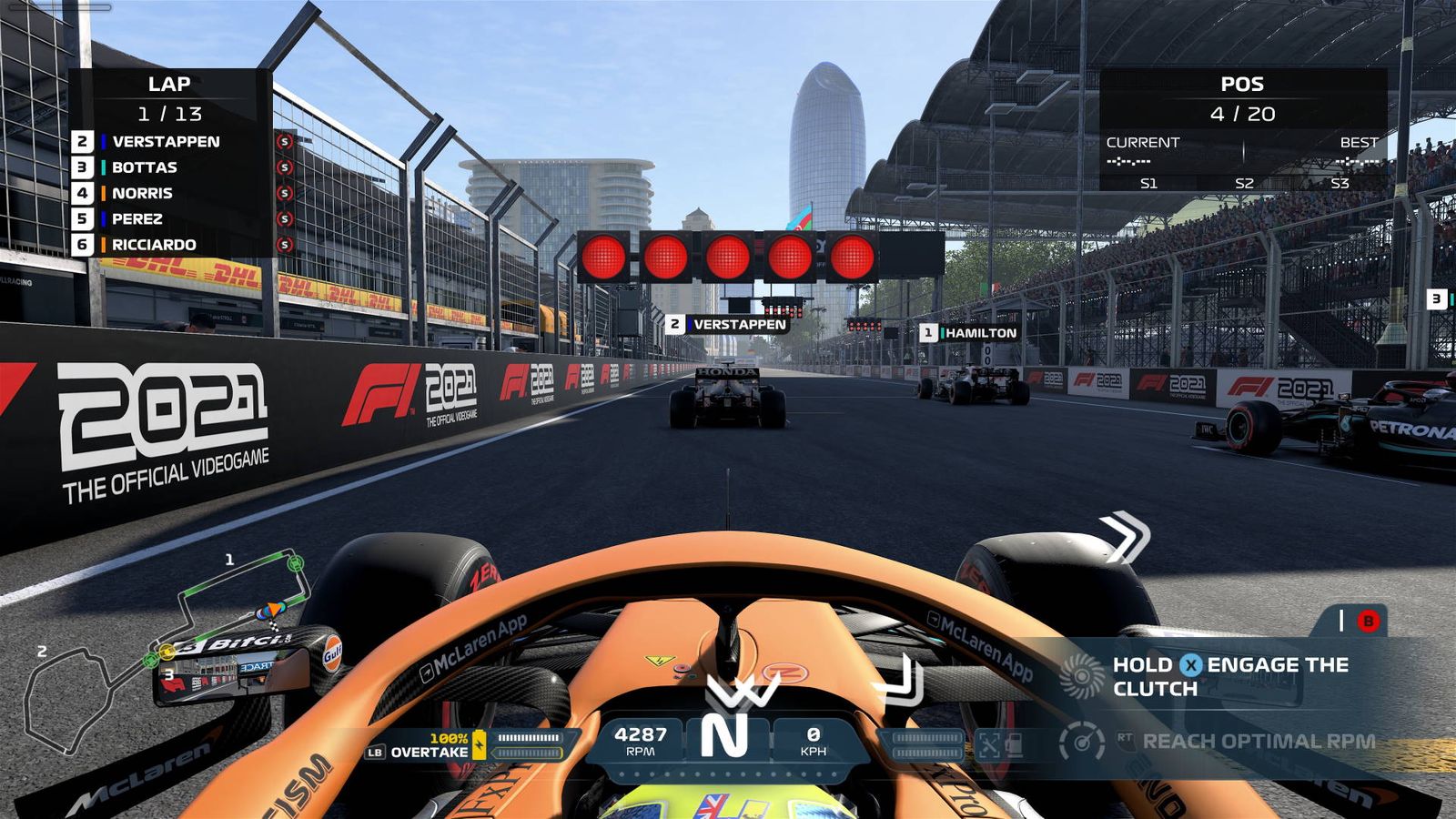Screen dimensions: 1456x819
Task: Expand the leftmost red light on the start gantry
Action: (602, 255)
